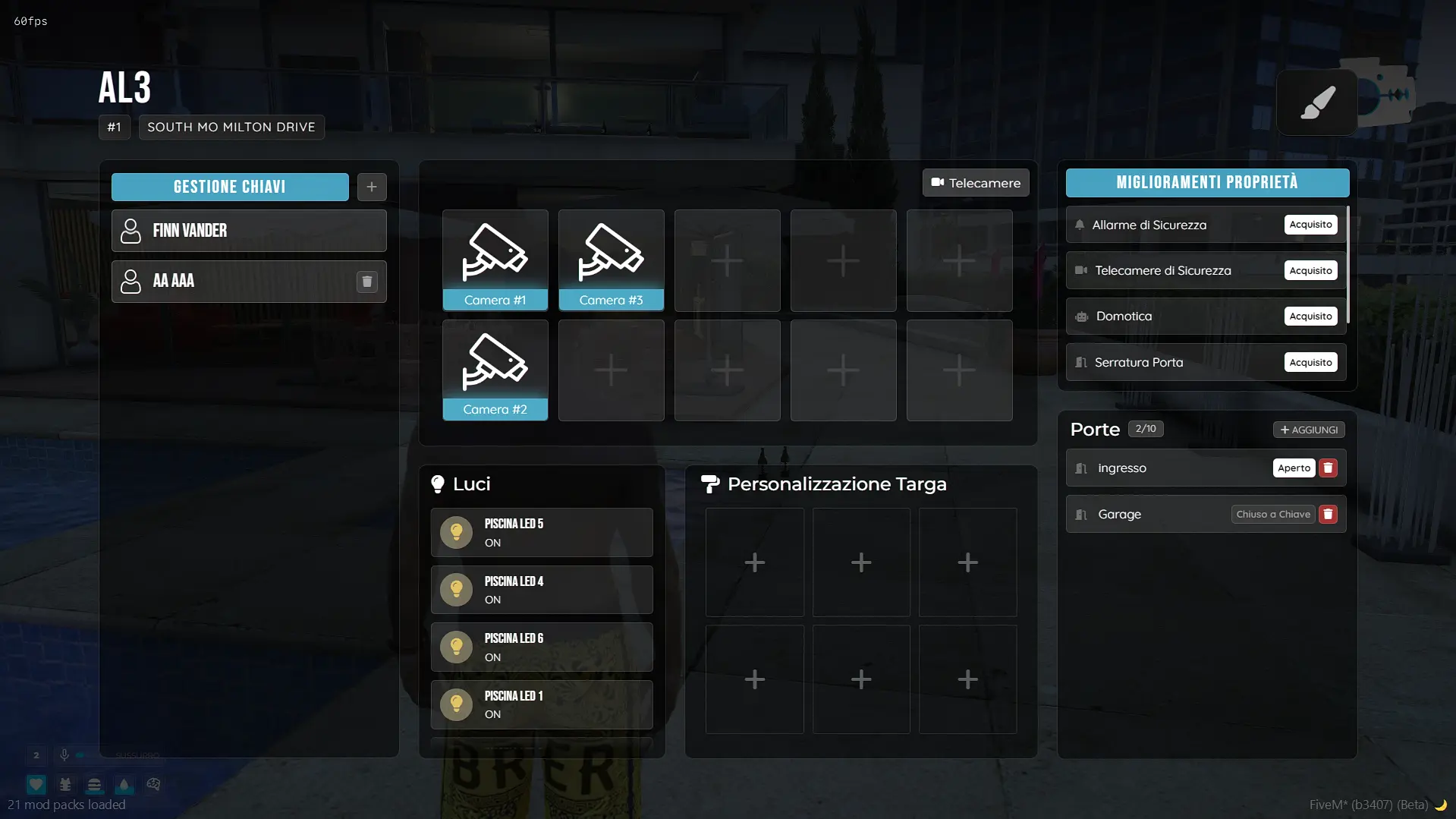
Task: Click an empty Personalizzazione Targa slot
Action: [x=754, y=562]
